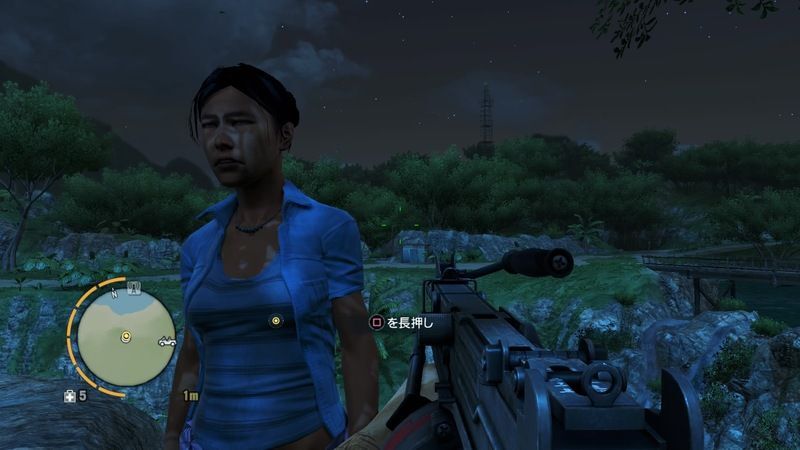The width and height of the screenshot is (800, 450).
Task: Open the circular minimap
Action: coord(126,340)
